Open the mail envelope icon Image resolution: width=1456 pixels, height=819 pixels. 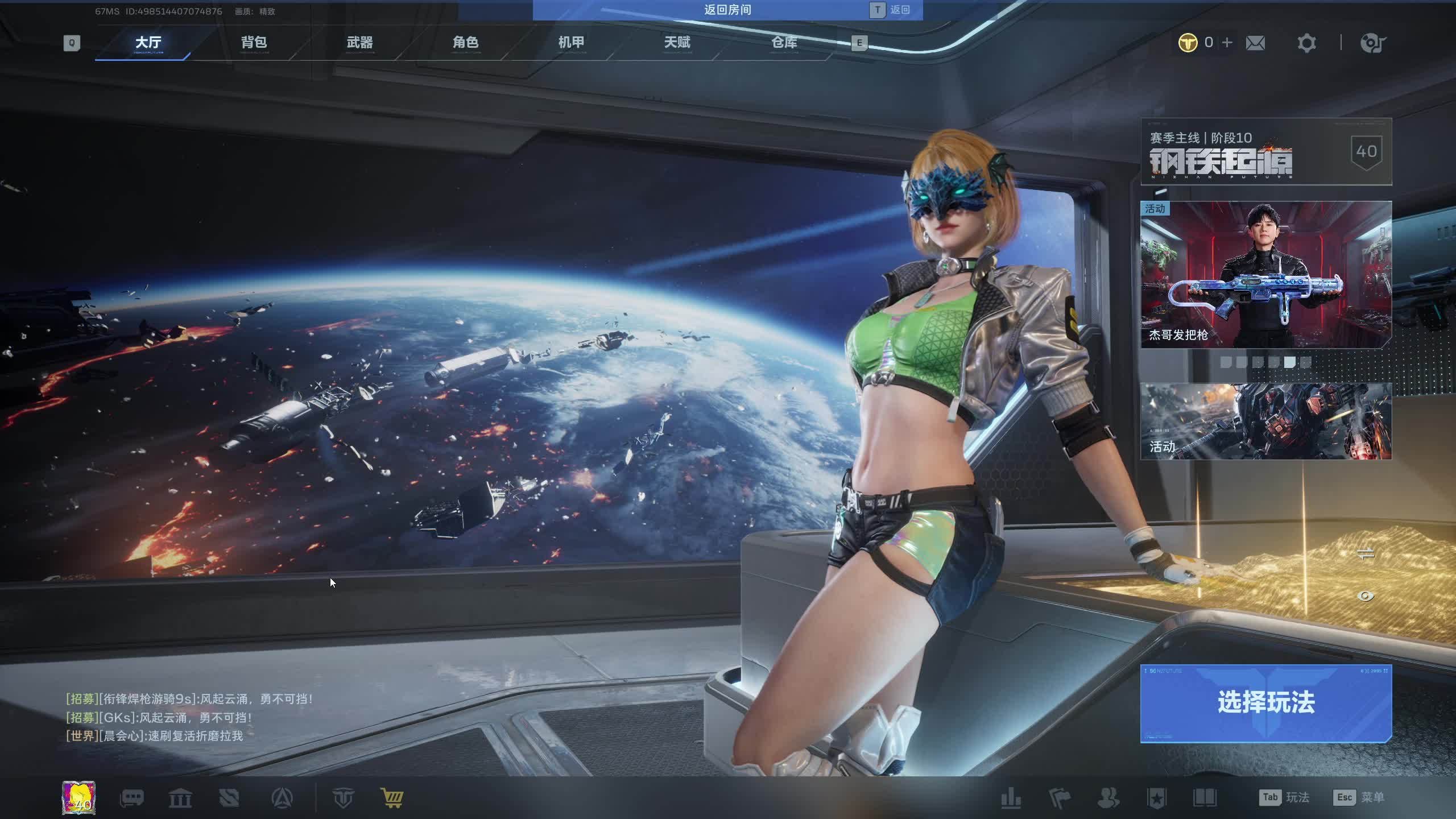click(x=1255, y=43)
